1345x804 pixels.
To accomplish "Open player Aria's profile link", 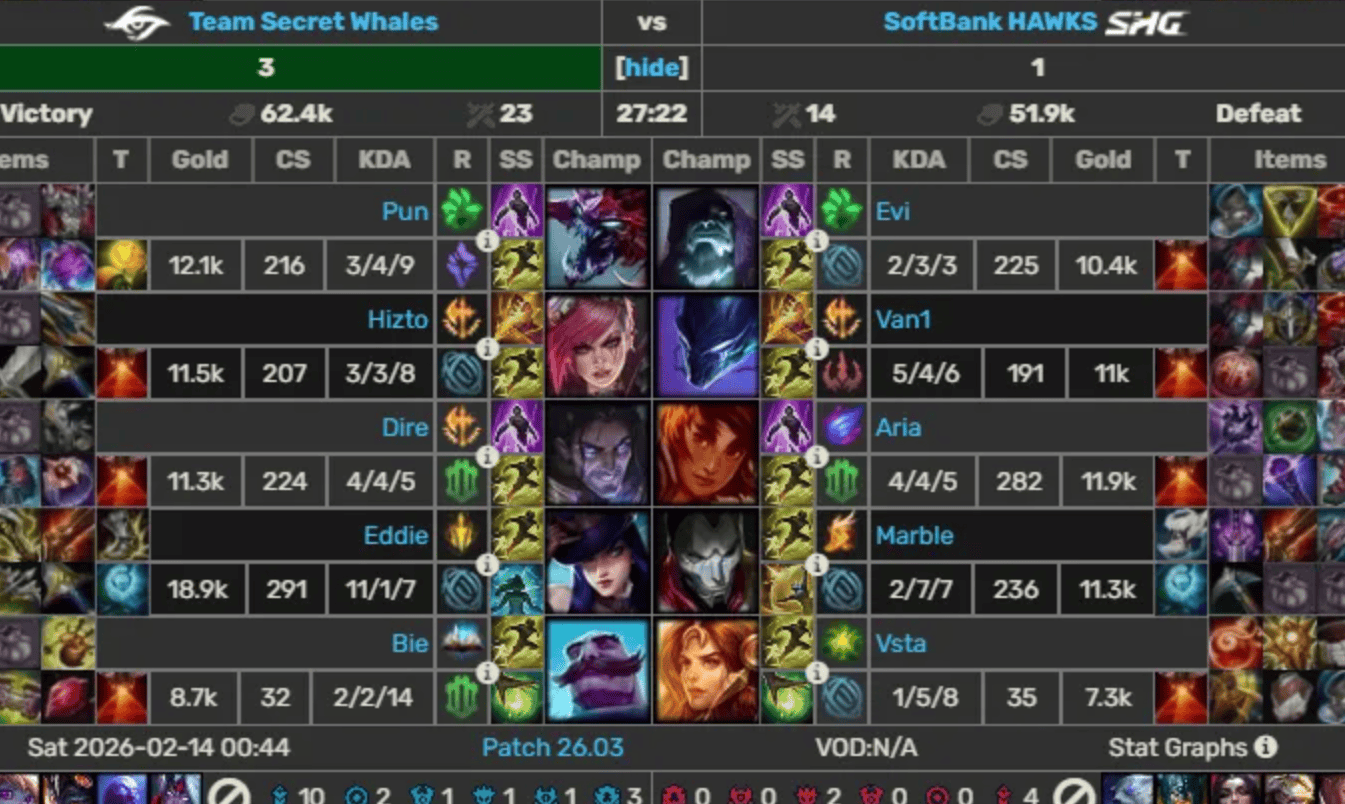I will (x=898, y=428).
